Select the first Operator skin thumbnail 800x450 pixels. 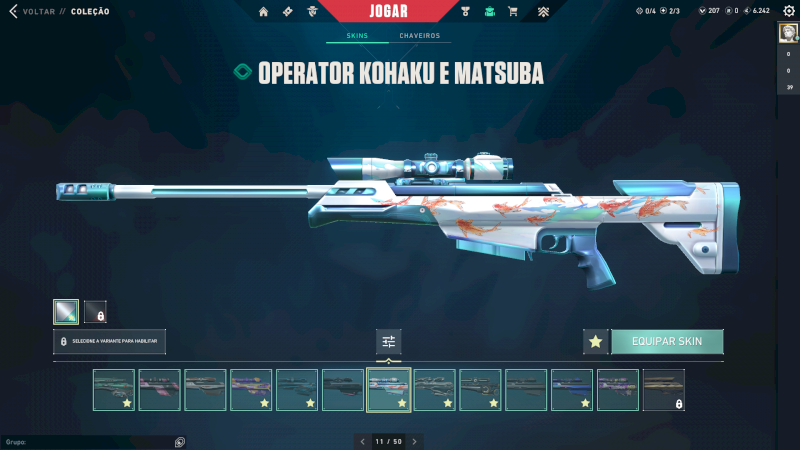tap(113, 390)
